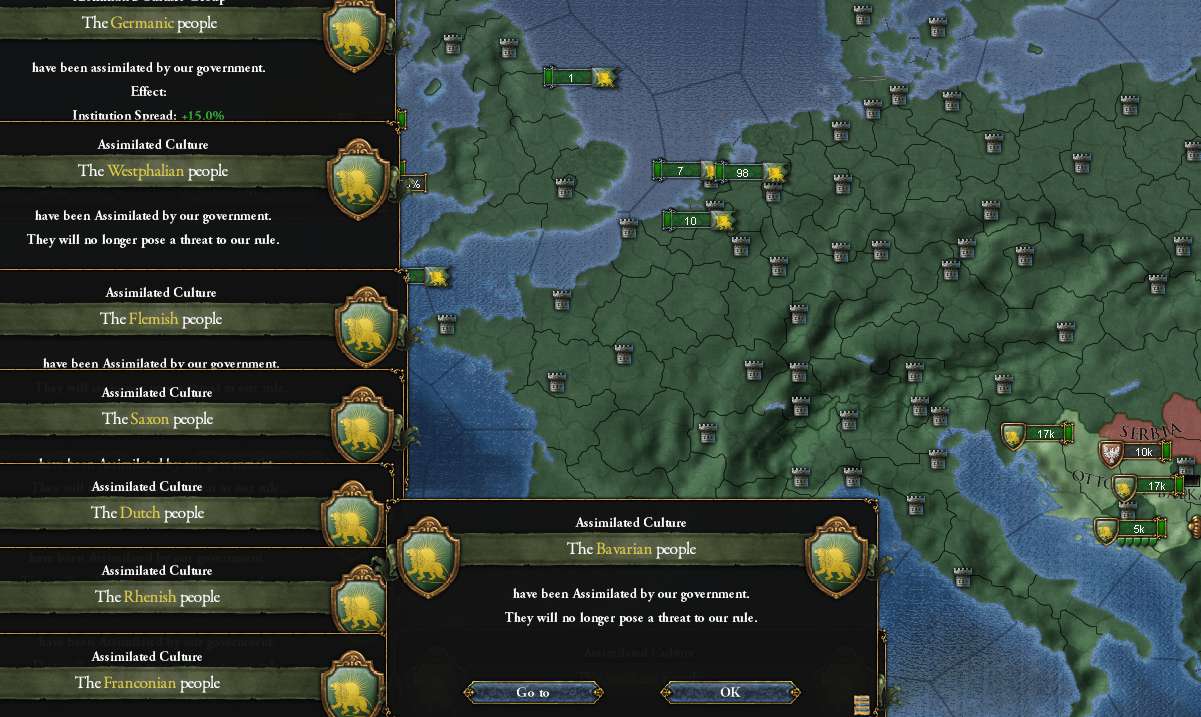Viewport: 1201px width, 717px height.
Task: Confirm the Bavarian popup with OK
Action: (x=730, y=692)
